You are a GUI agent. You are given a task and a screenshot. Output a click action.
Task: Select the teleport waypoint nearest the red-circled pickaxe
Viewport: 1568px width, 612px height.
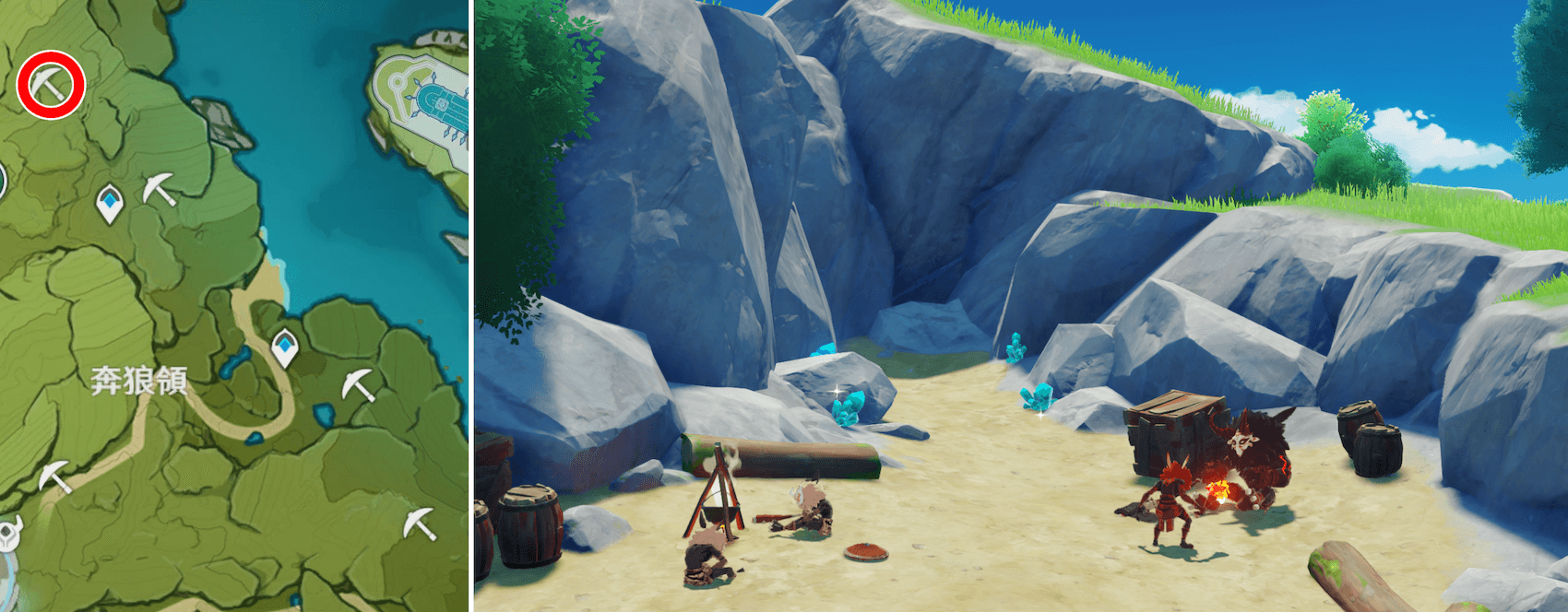[110, 203]
